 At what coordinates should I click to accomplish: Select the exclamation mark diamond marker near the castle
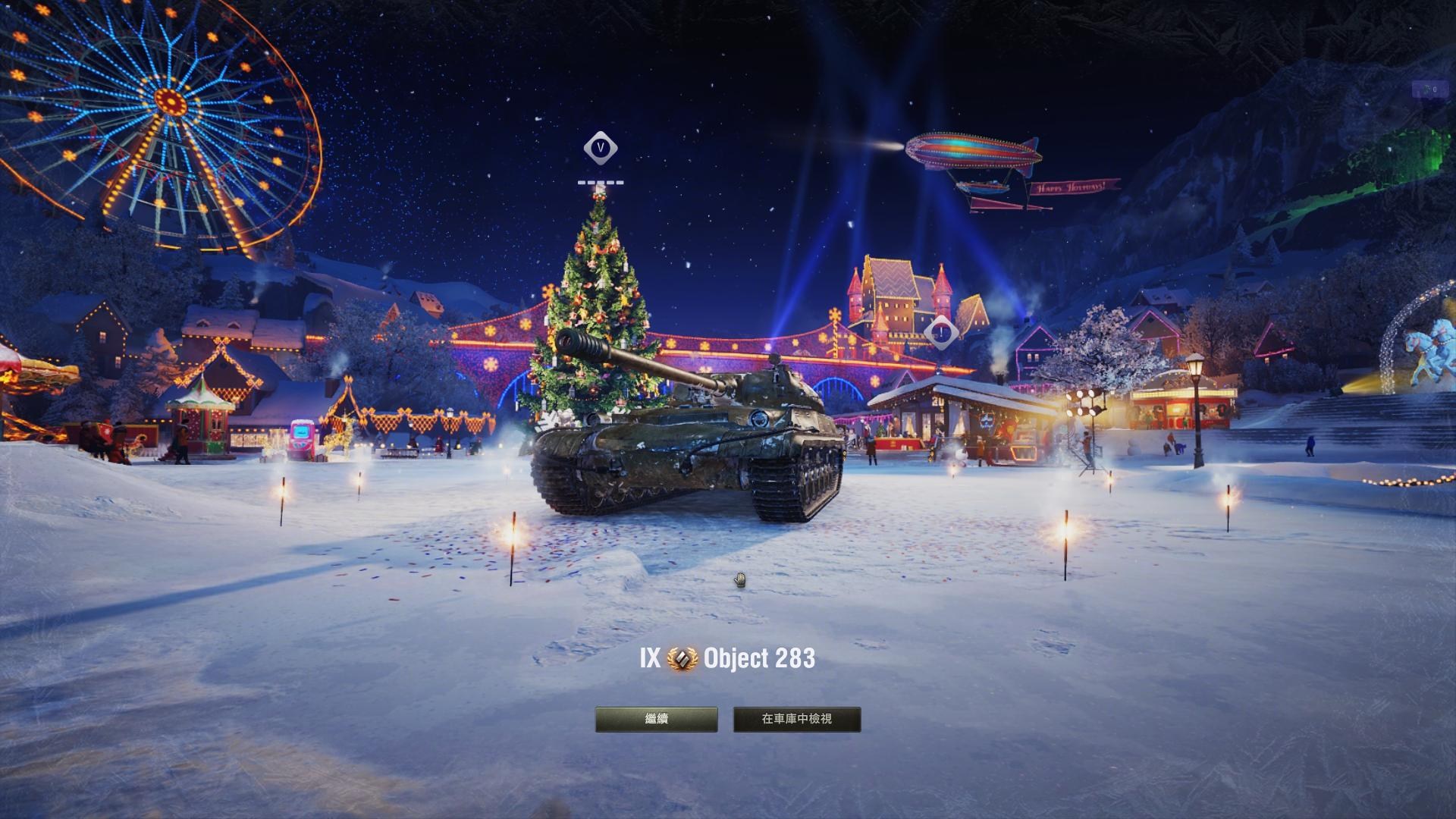point(941,331)
